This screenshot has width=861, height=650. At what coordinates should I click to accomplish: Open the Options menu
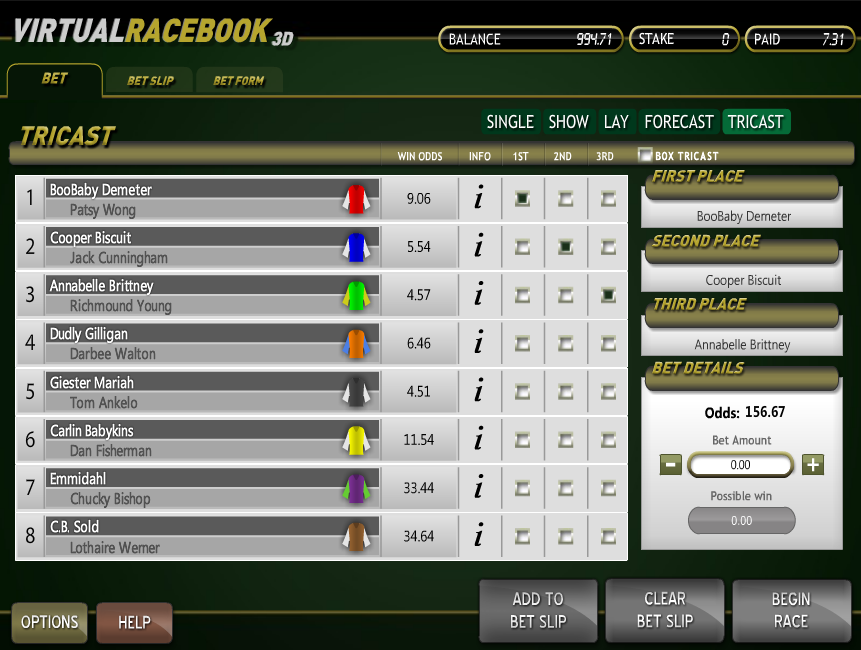(x=50, y=622)
